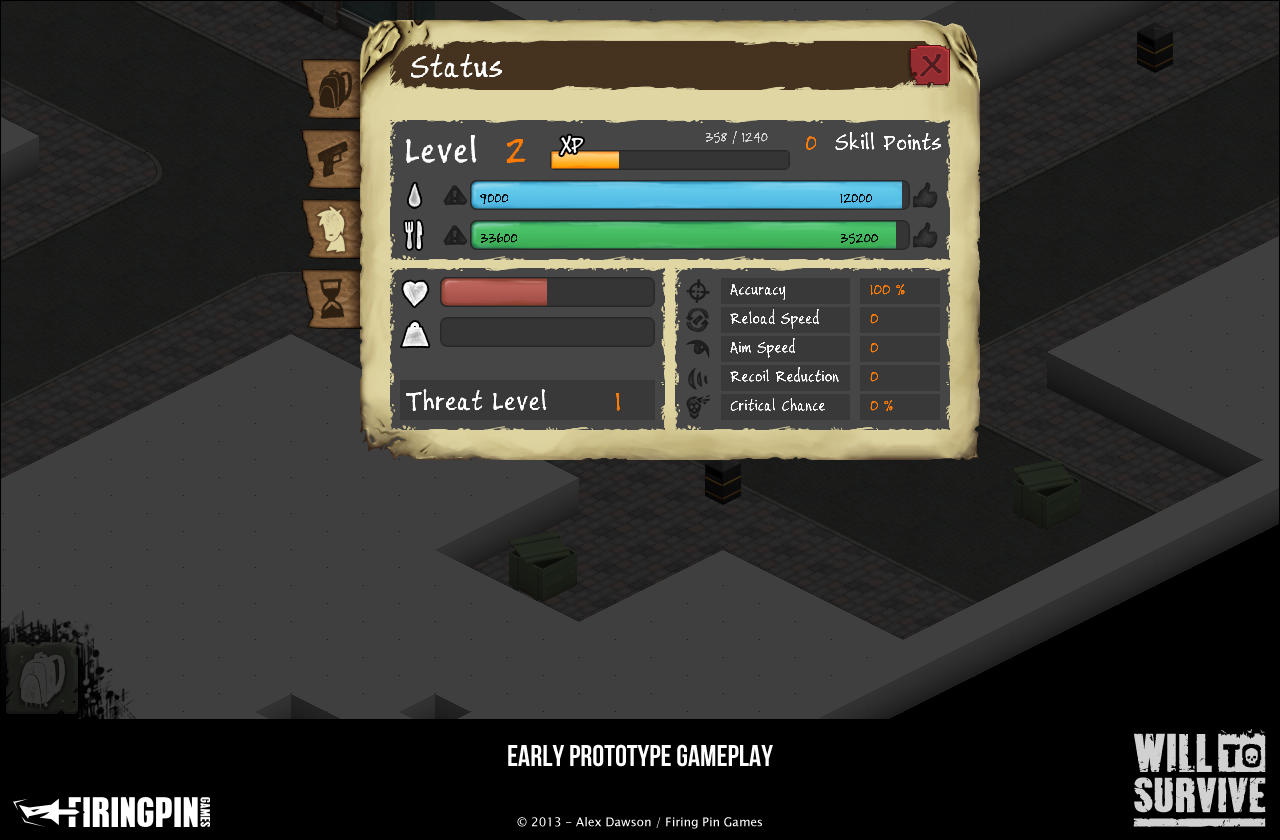The height and width of the screenshot is (840, 1280).
Task: Click the thumbs-up icon beside the water bar
Action: click(x=925, y=196)
